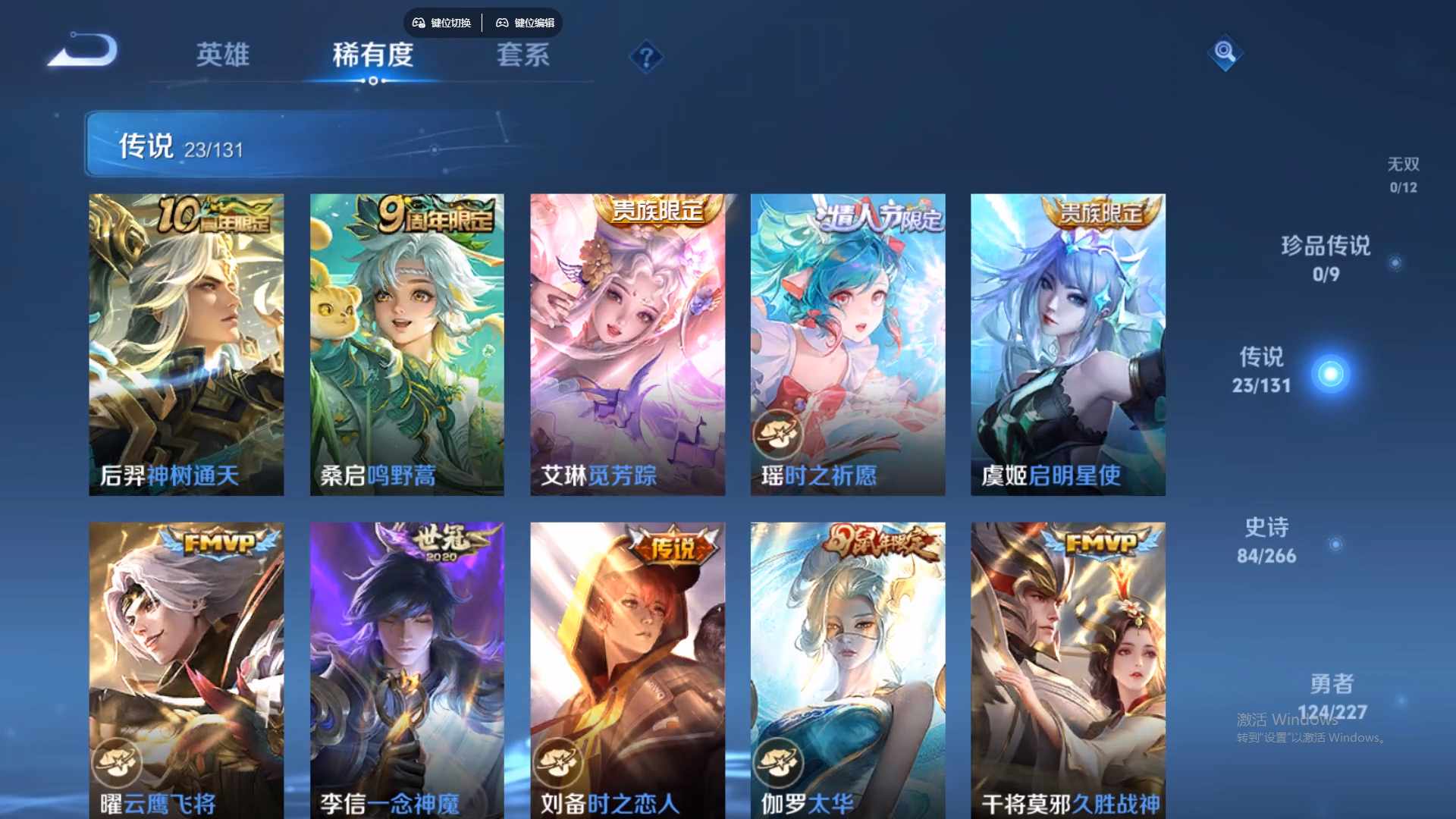This screenshot has width=1456, height=819.
Task: Open the 后羿神树通天 skin thumbnail
Action: 186,341
